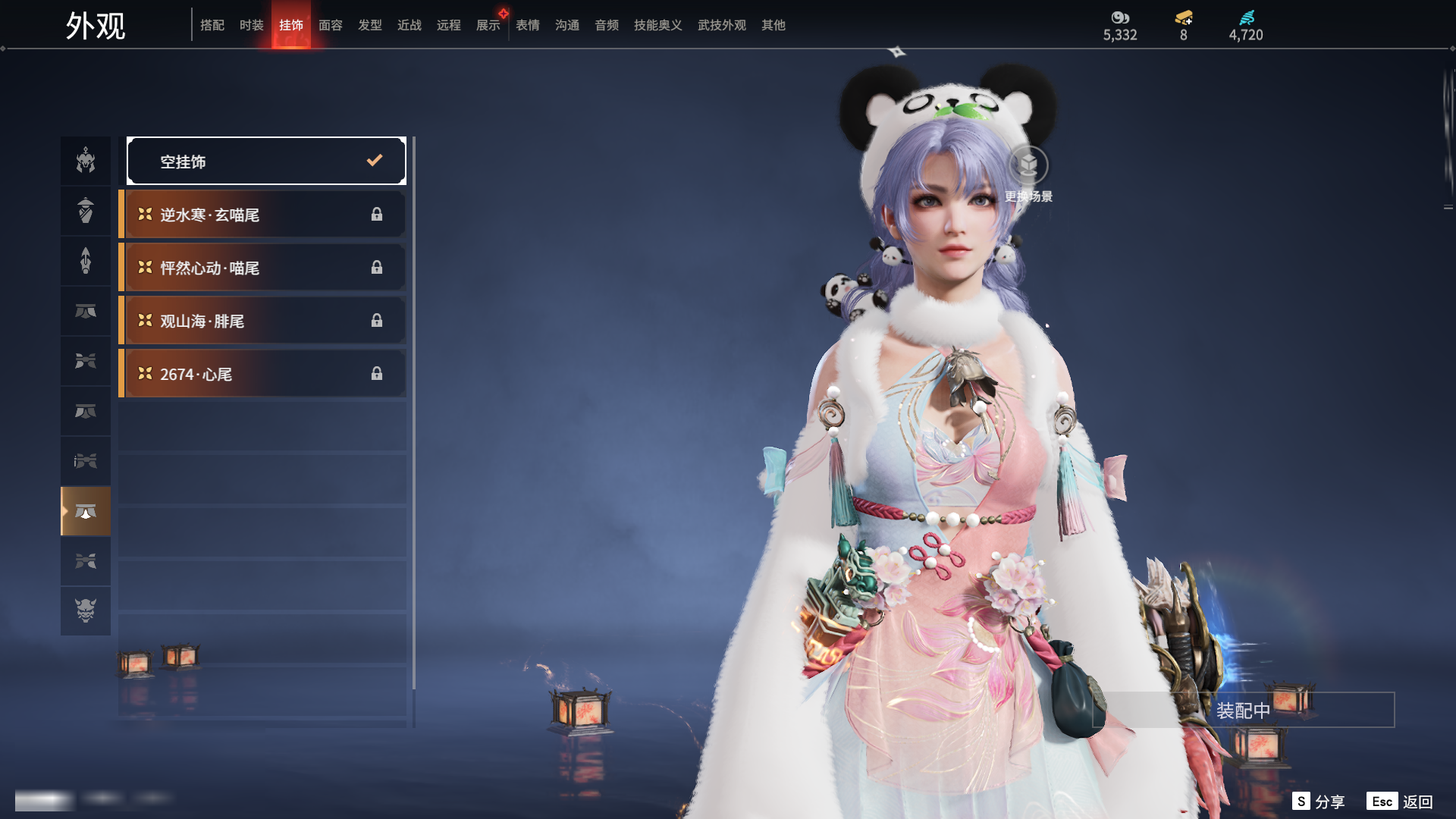Switch to the 远程 tab

449,25
